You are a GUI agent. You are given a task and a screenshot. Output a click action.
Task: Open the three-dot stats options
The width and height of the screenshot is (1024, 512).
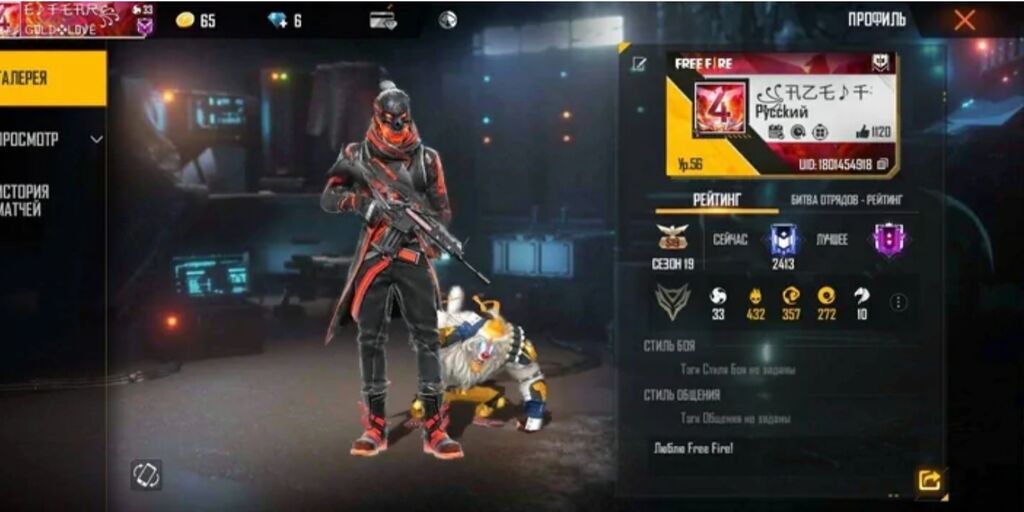898,302
